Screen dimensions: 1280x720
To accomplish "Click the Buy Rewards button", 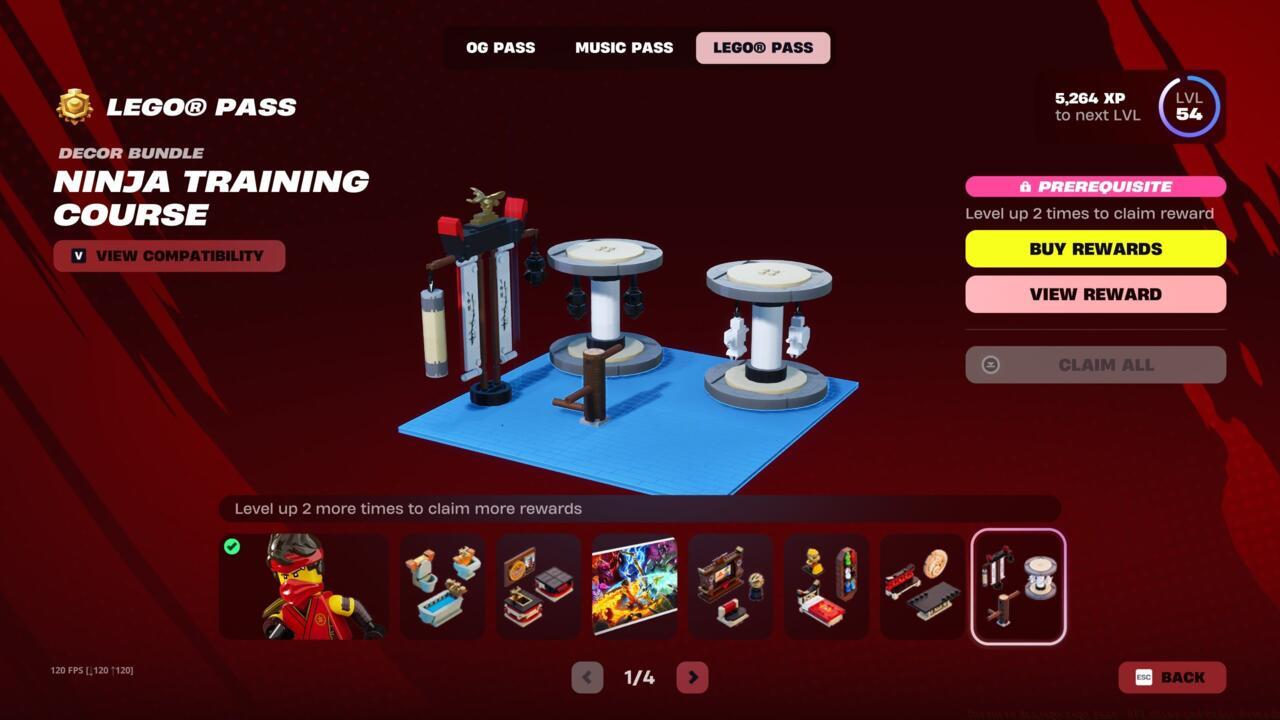I will 1095,248.
